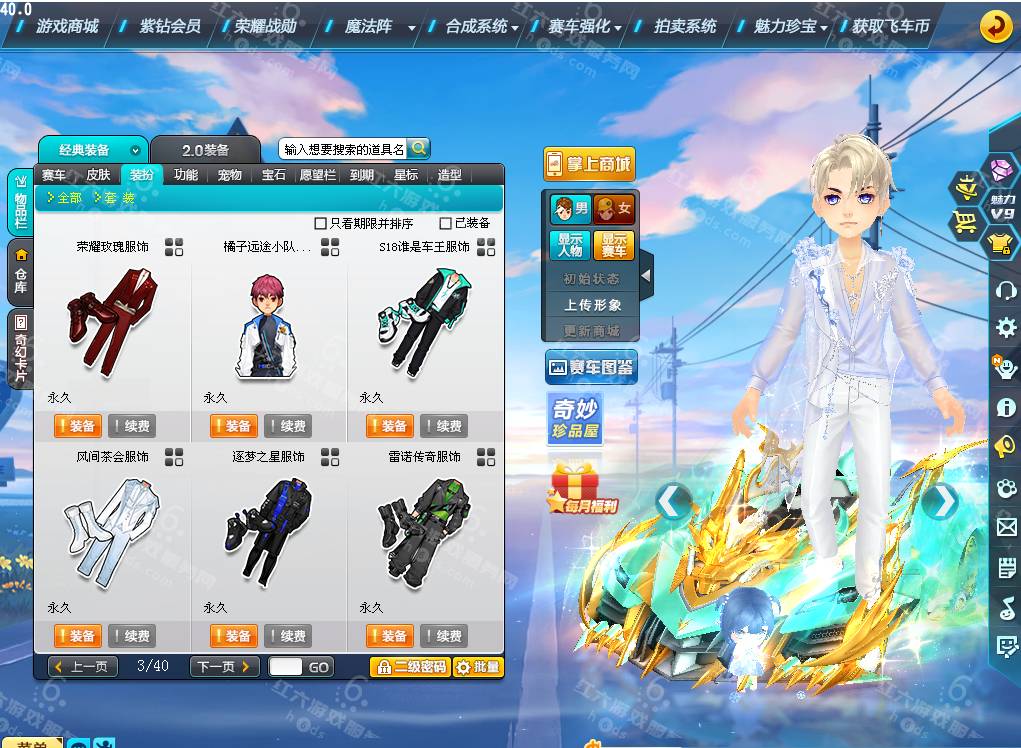Open the 拍卖系统 auction menu
Viewport: 1021px width, 748px height.
(x=685, y=26)
